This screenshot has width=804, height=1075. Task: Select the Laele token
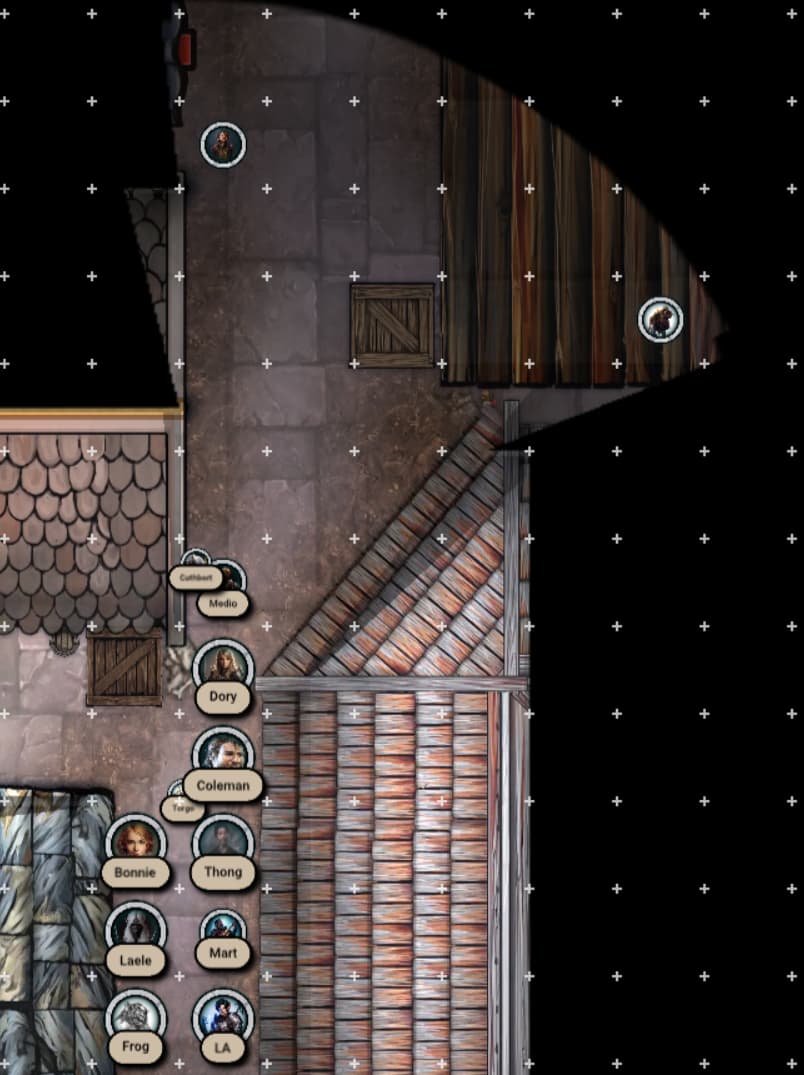coord(135,930)
